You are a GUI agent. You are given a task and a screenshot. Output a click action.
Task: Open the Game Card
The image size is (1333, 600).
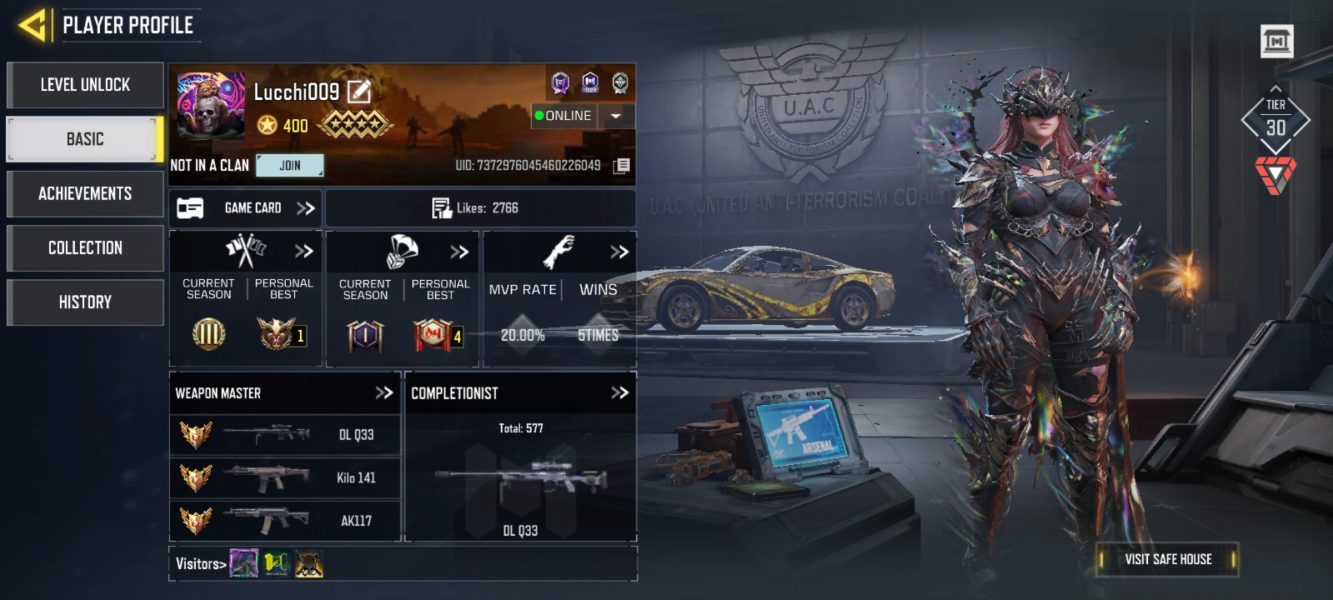[245, 208]
